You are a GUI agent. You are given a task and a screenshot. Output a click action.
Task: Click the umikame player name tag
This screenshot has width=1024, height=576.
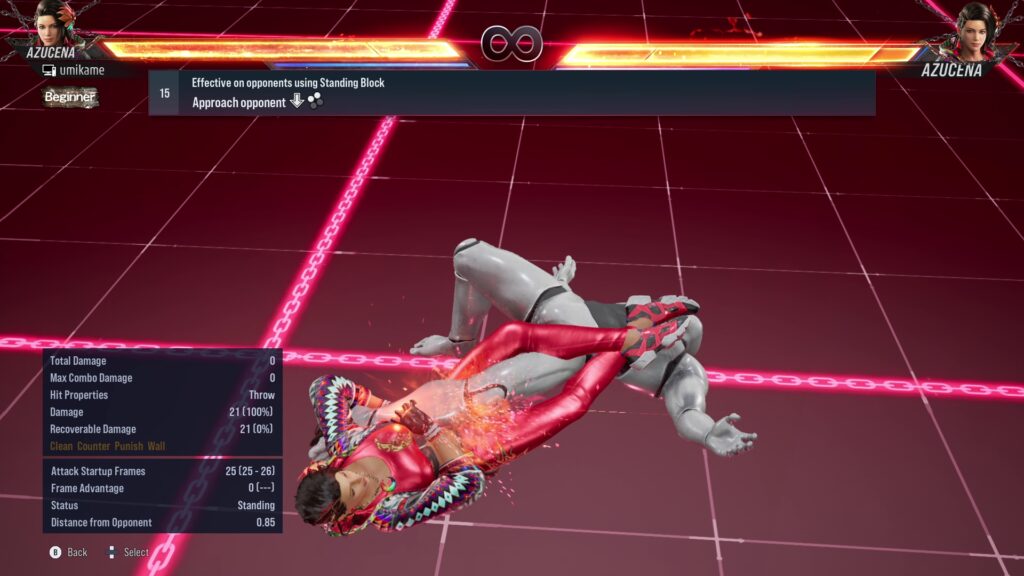pyautogui.click(x=82, y=70)
